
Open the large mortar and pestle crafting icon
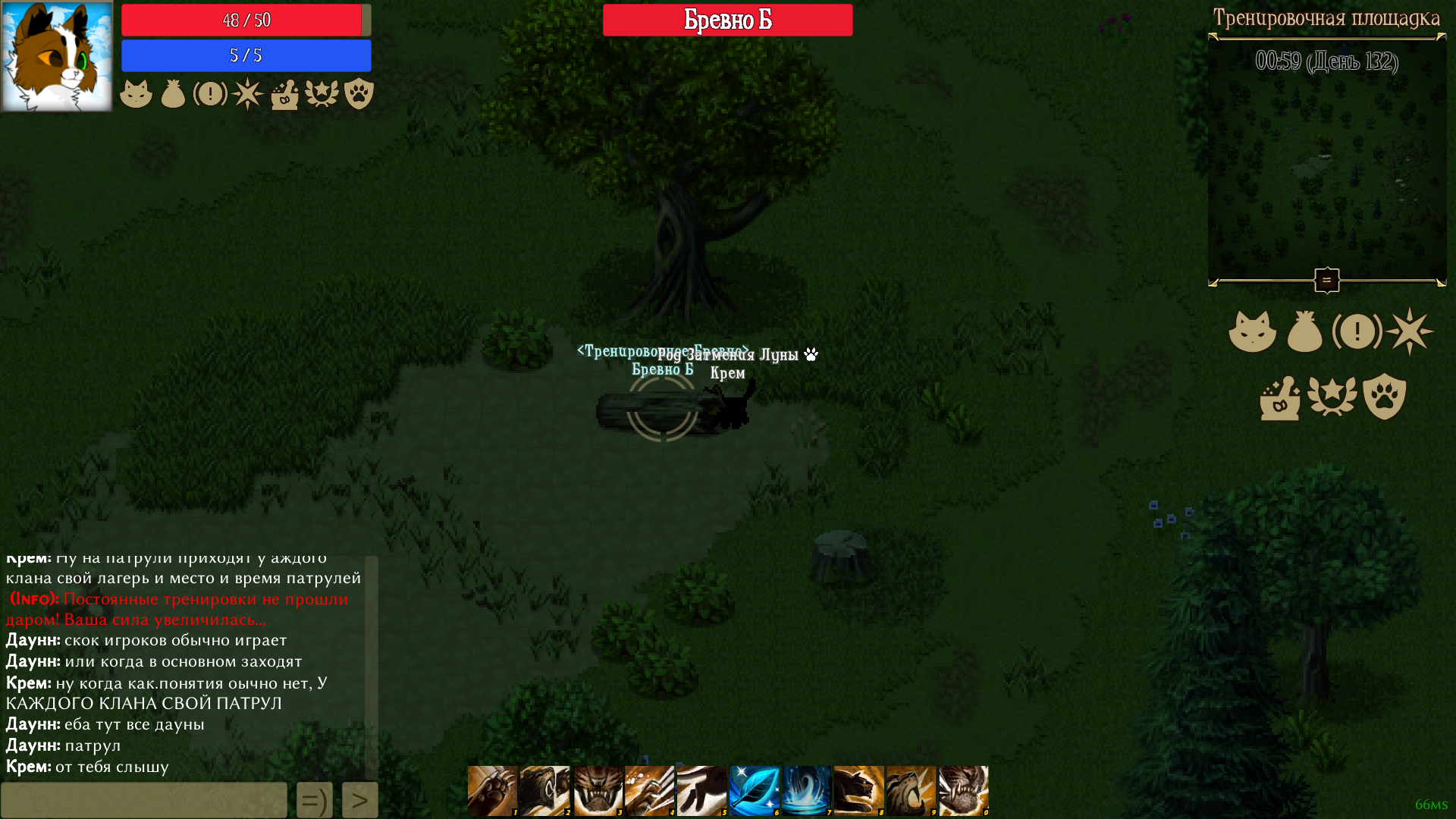coord(1280,397)
